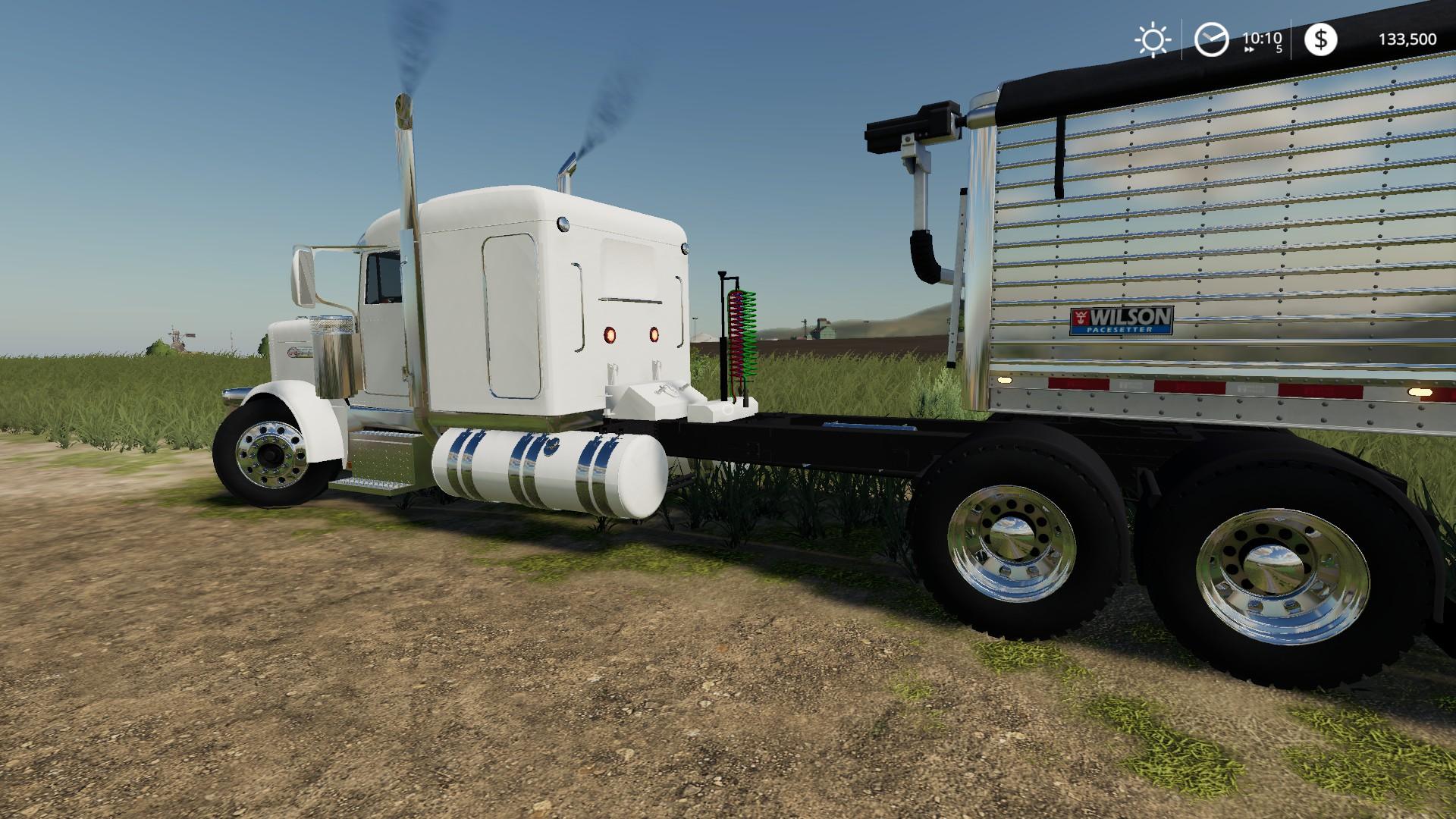Click the sun weather icon
The image size is (1456, 819).
[1152, 40]
